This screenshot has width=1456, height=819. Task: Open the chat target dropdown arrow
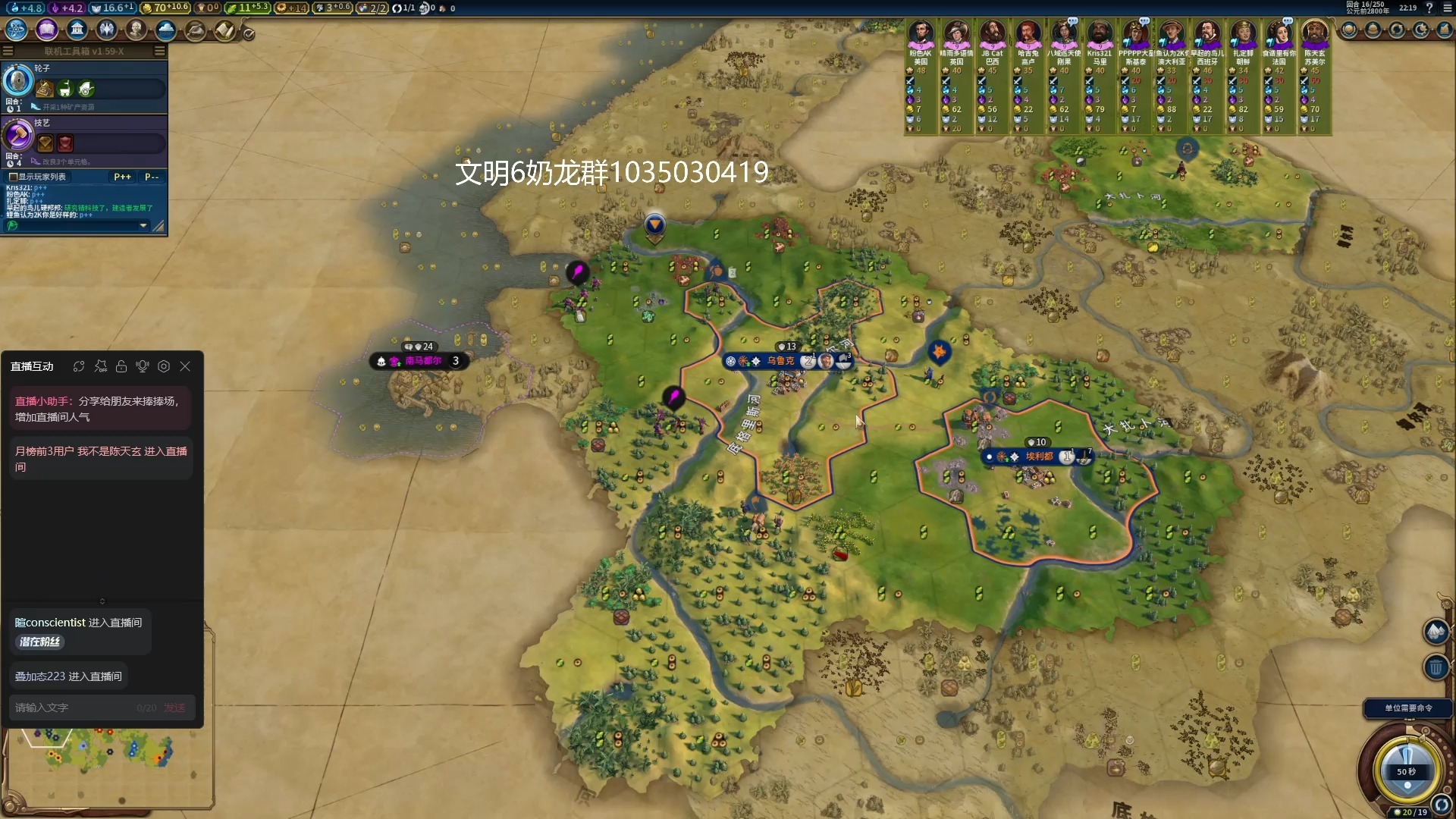(x=143, y=225)
